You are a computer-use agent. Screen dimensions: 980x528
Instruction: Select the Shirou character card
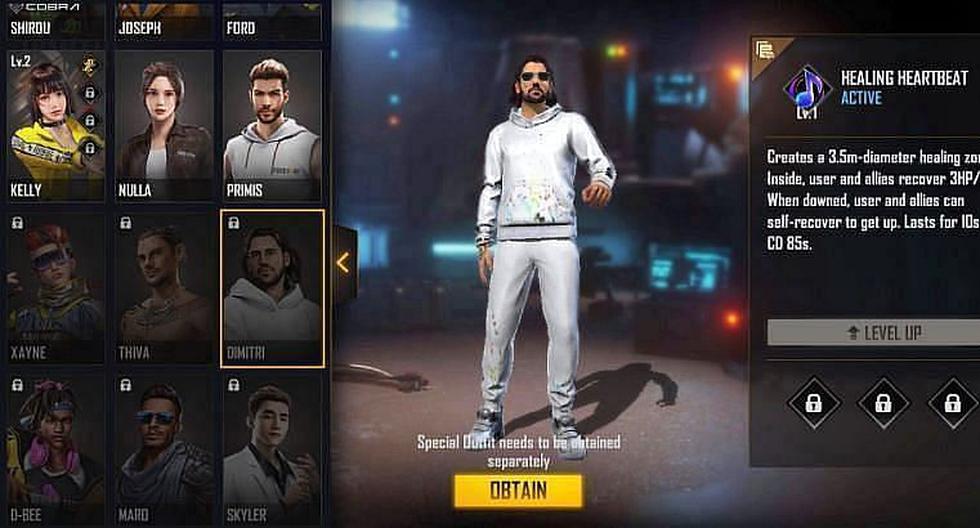(56, 20)
